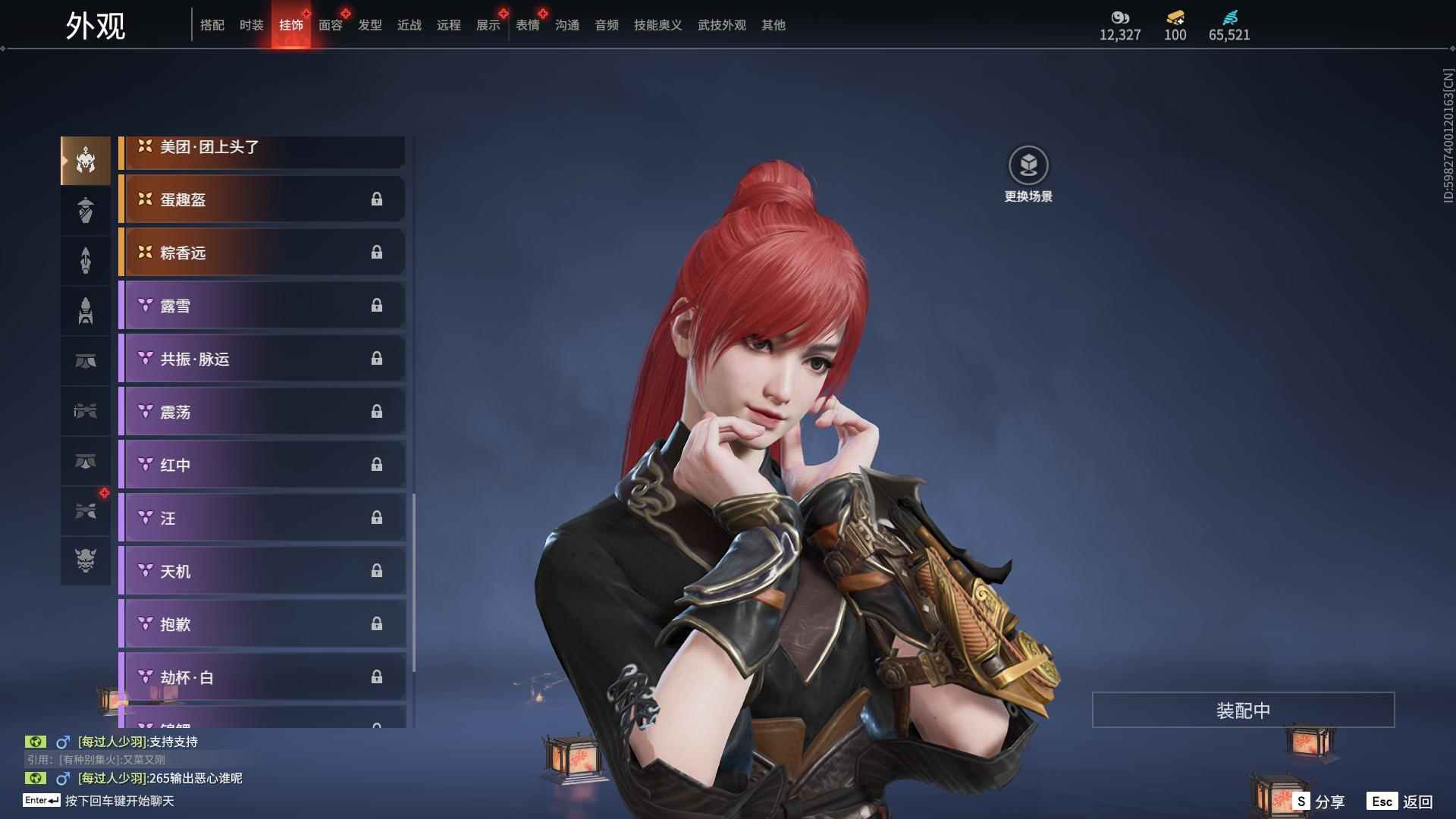Open the 分享 share option
Screen dimensions: 1456x819
[x=1319, y=801]
